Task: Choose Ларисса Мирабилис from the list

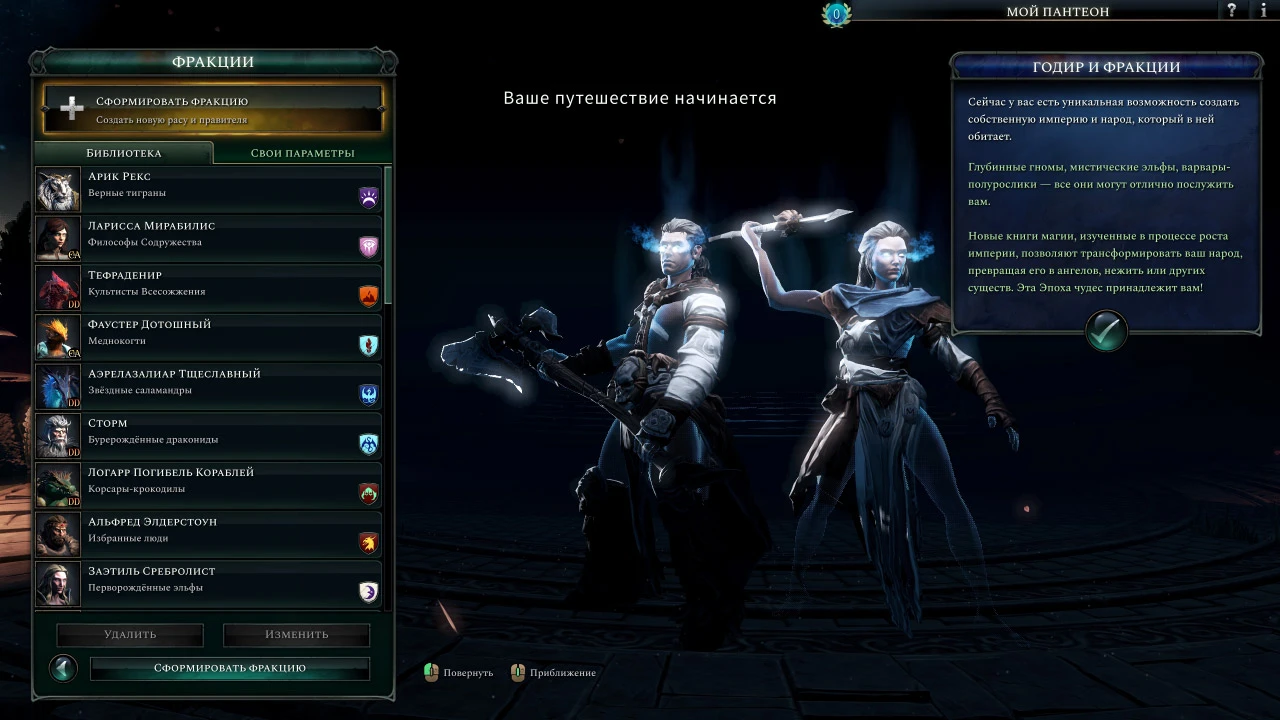Action: pos(208,235)
